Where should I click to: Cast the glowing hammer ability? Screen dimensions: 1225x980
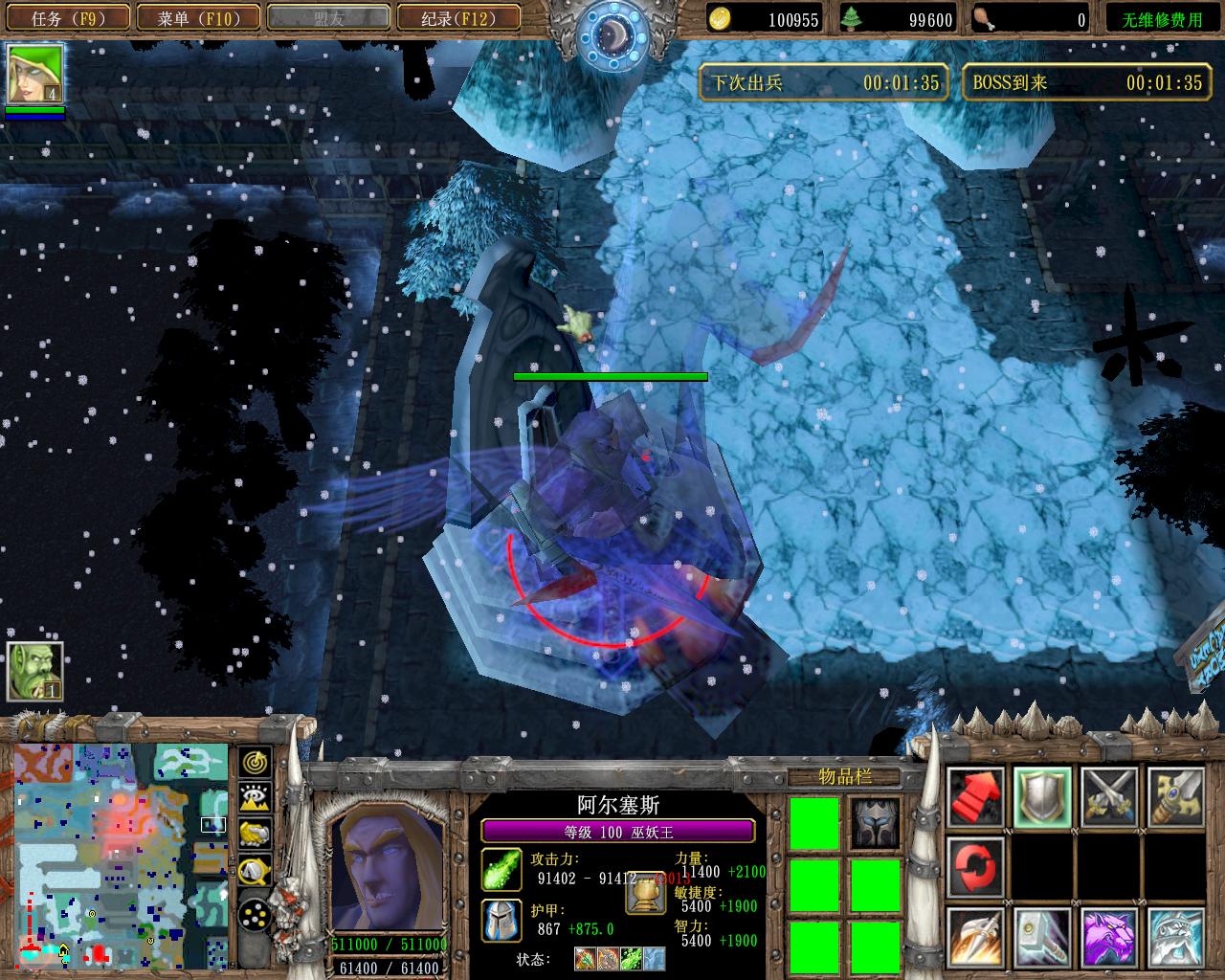click(1042, 937)
